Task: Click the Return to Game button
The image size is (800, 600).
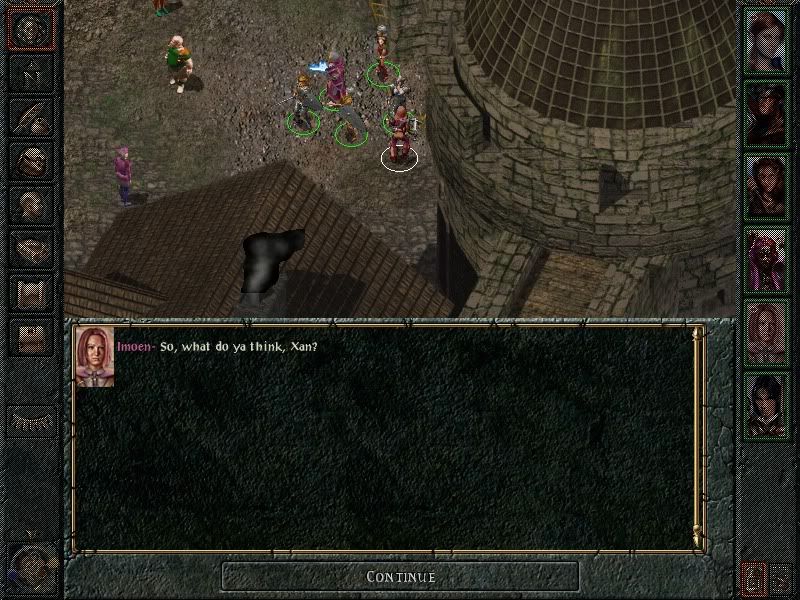Action: pos(30,30)
